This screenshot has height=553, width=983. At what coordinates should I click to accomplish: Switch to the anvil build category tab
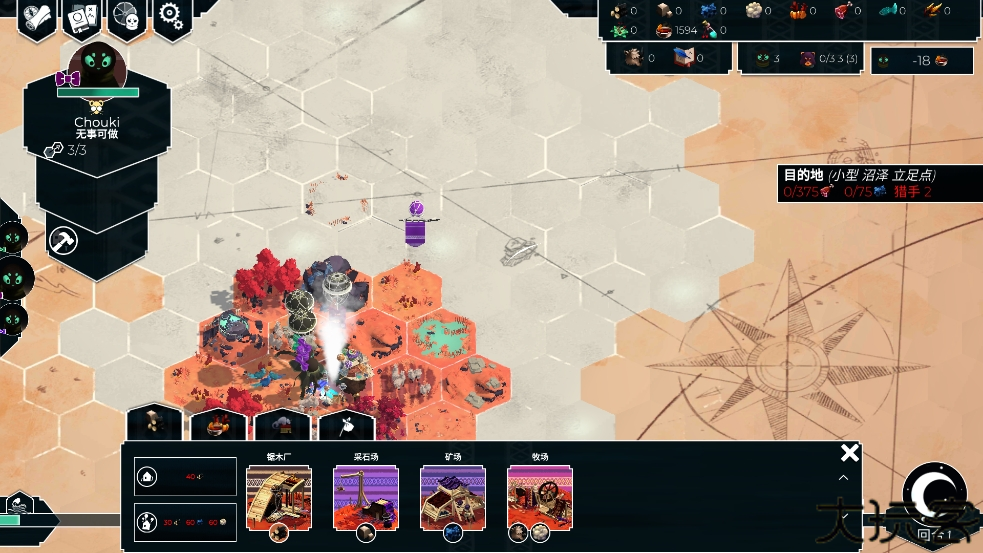click(282, 424)
